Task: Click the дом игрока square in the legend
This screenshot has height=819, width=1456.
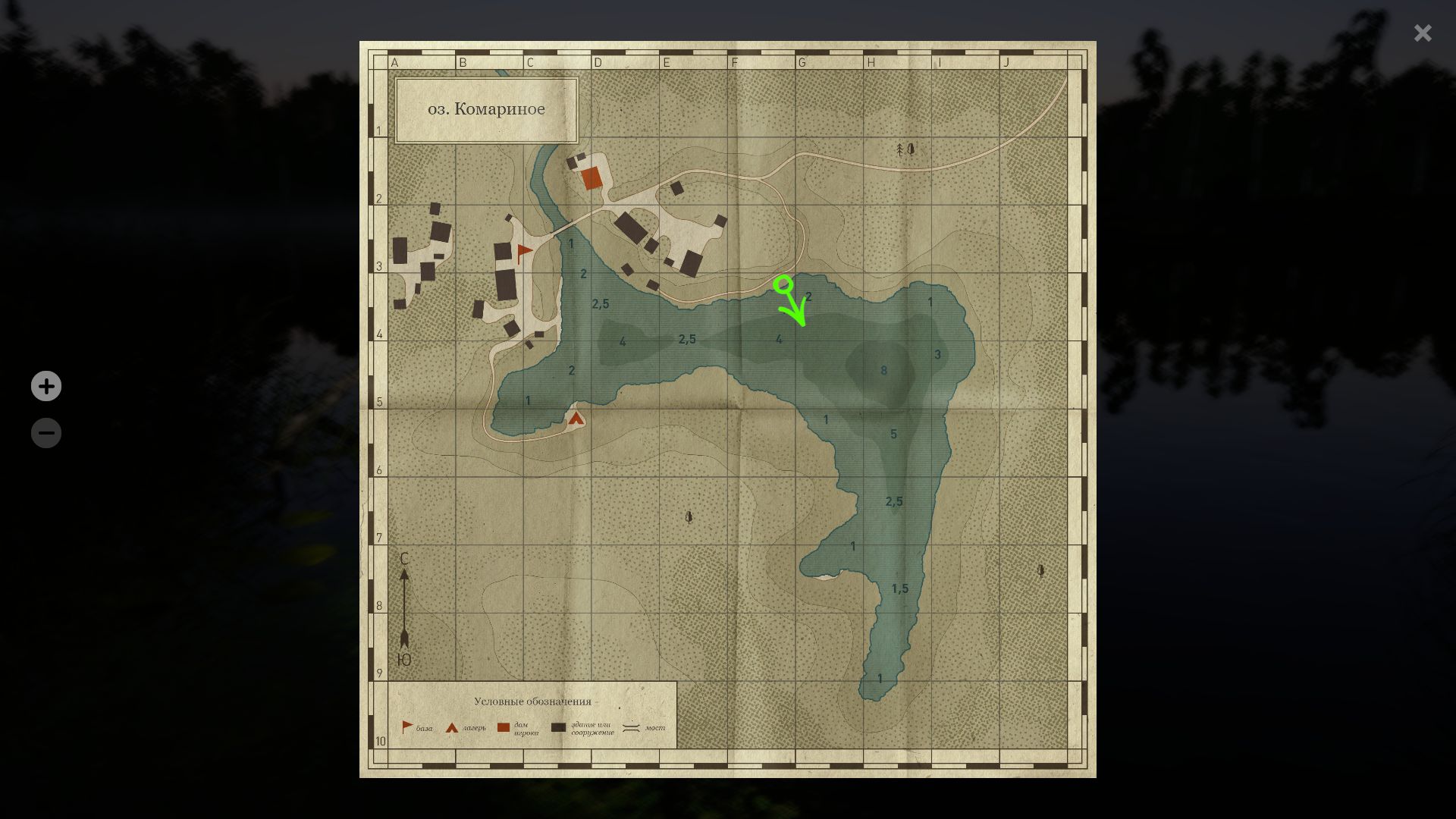Action: [502, 725]
